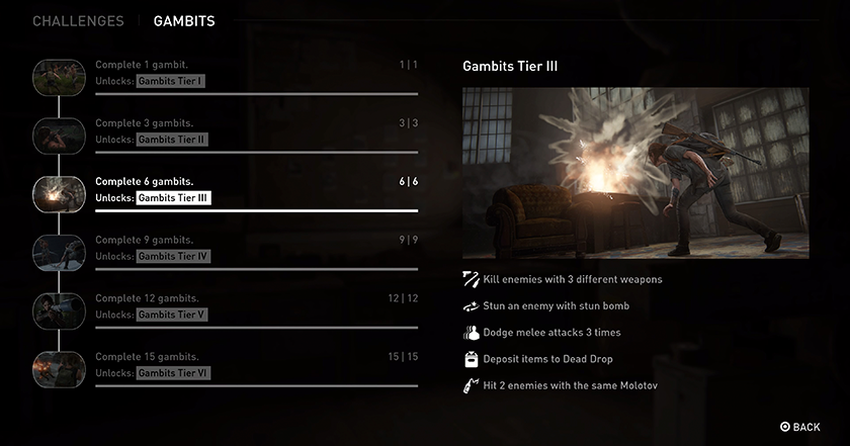This screenshot has width=850, height=446.
Task: Select the Complete 12 gambits row
Action: tap(256, 306)
